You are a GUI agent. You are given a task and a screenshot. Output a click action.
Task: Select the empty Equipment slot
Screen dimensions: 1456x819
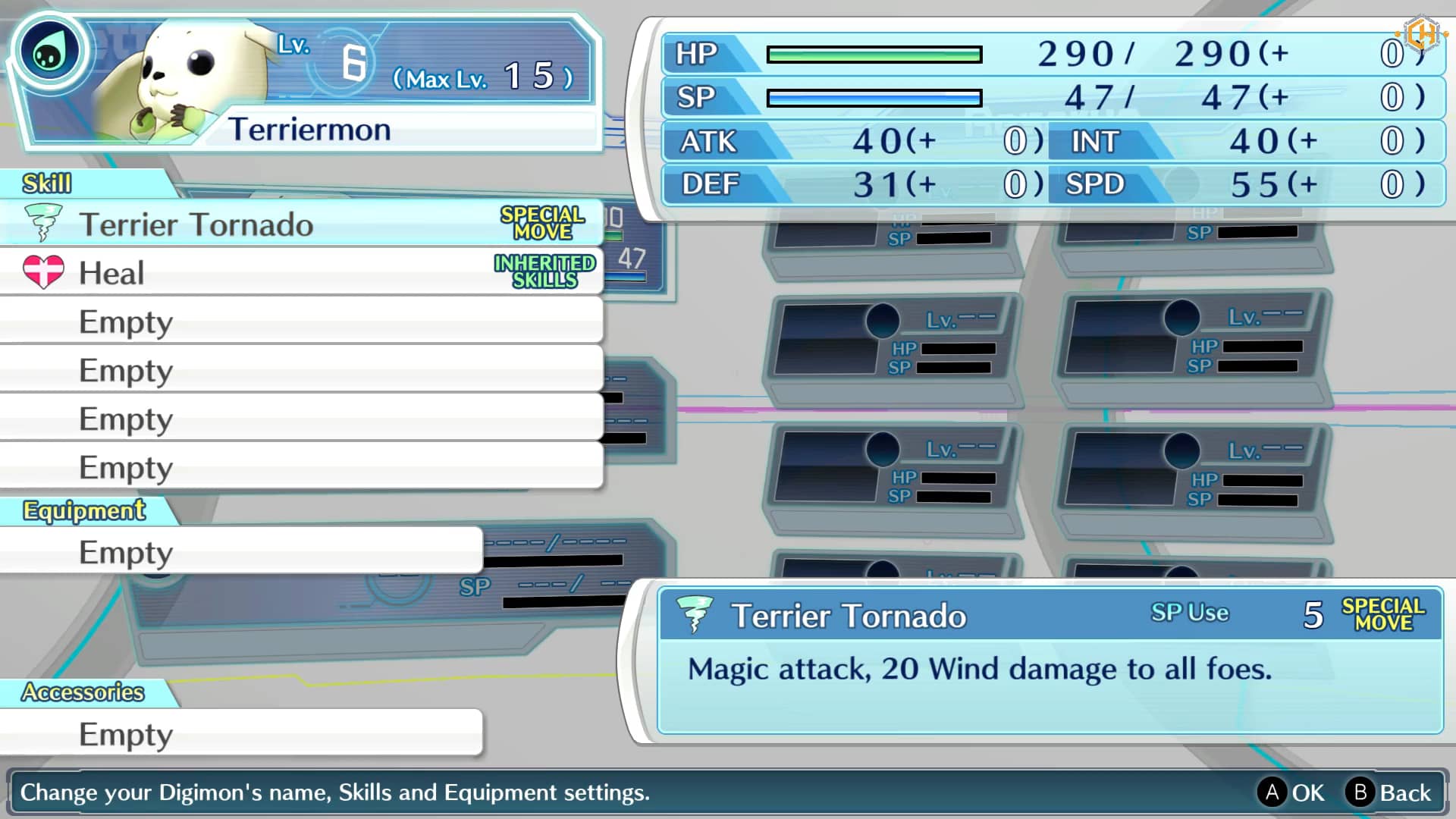pyautogui.click(x=241, y=551)
